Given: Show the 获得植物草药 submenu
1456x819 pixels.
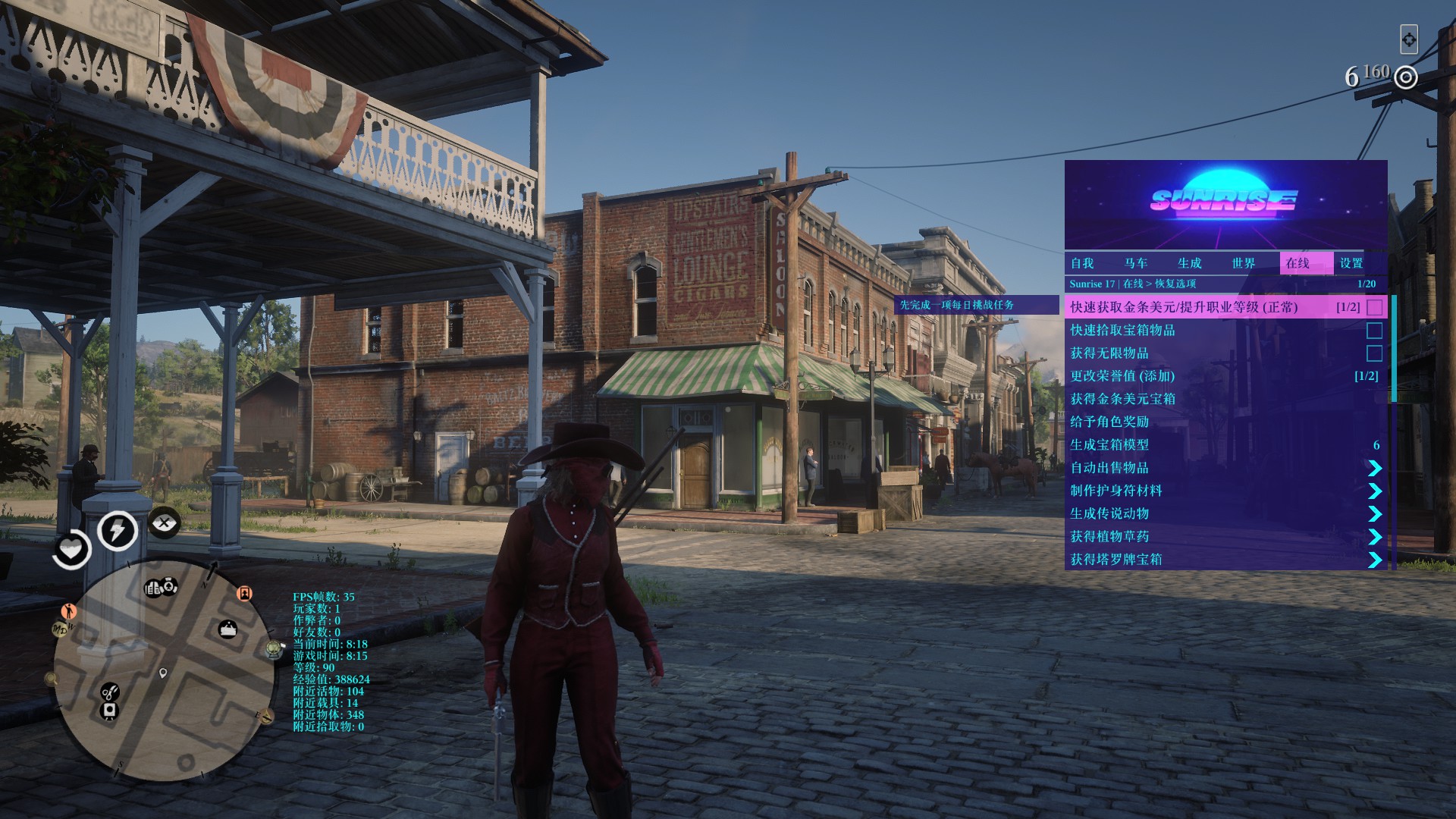Looking at the screenshot, I should click(1374, 537).
